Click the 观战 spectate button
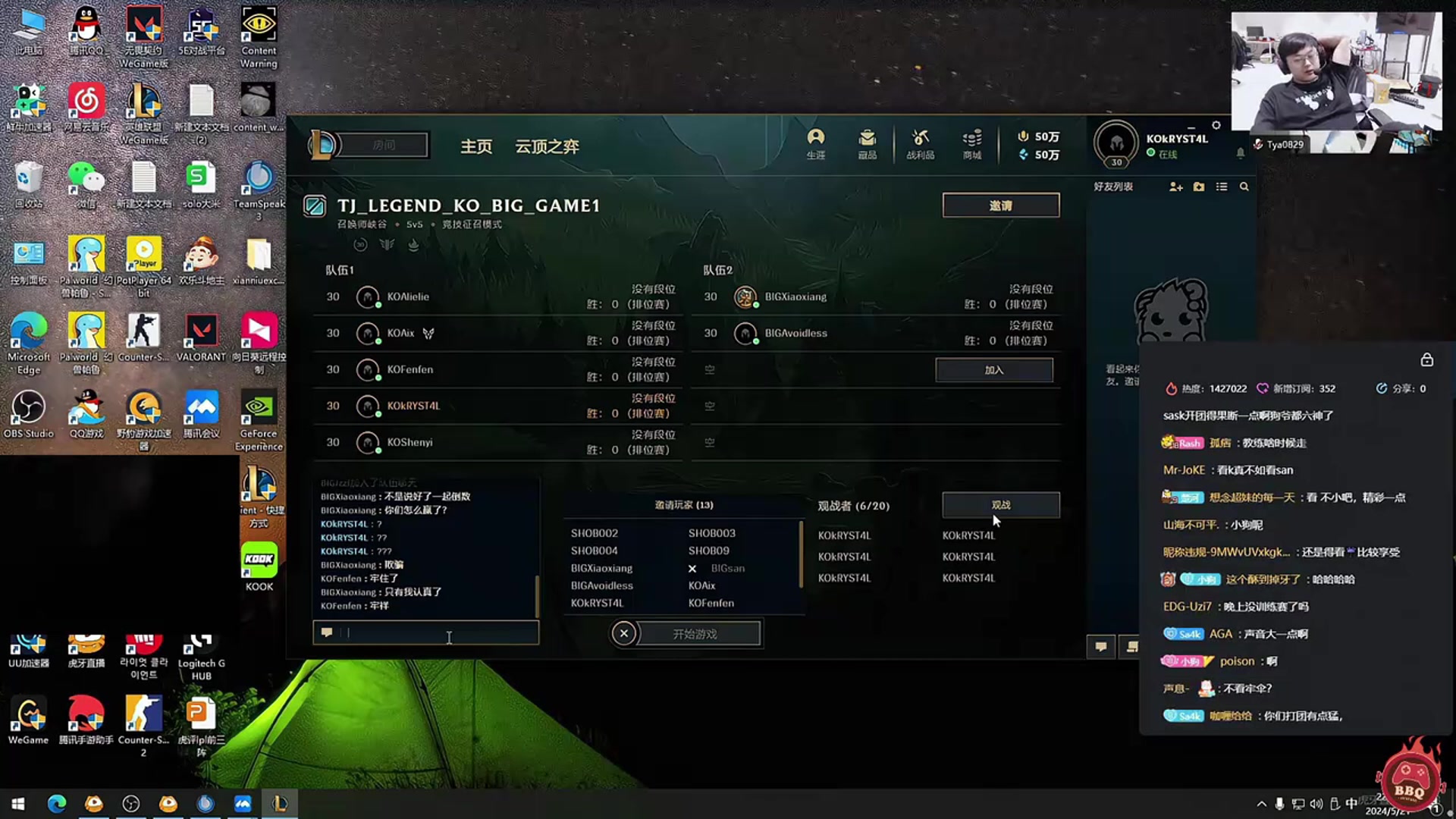1456x819 pixels. click(x=1000, y=505)
